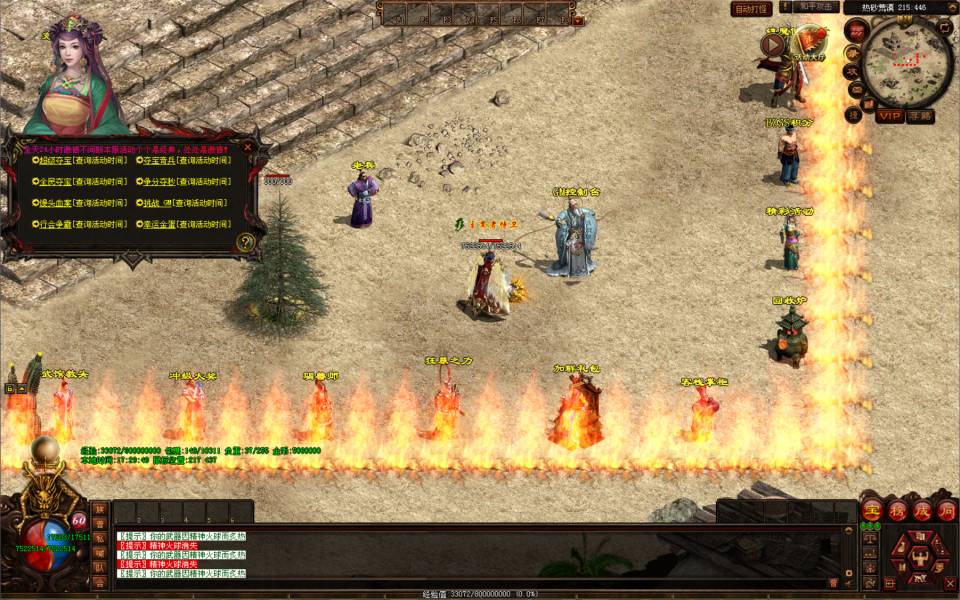Open the 榜 ranking round button

pyautogui.click(x=896, y=509)
